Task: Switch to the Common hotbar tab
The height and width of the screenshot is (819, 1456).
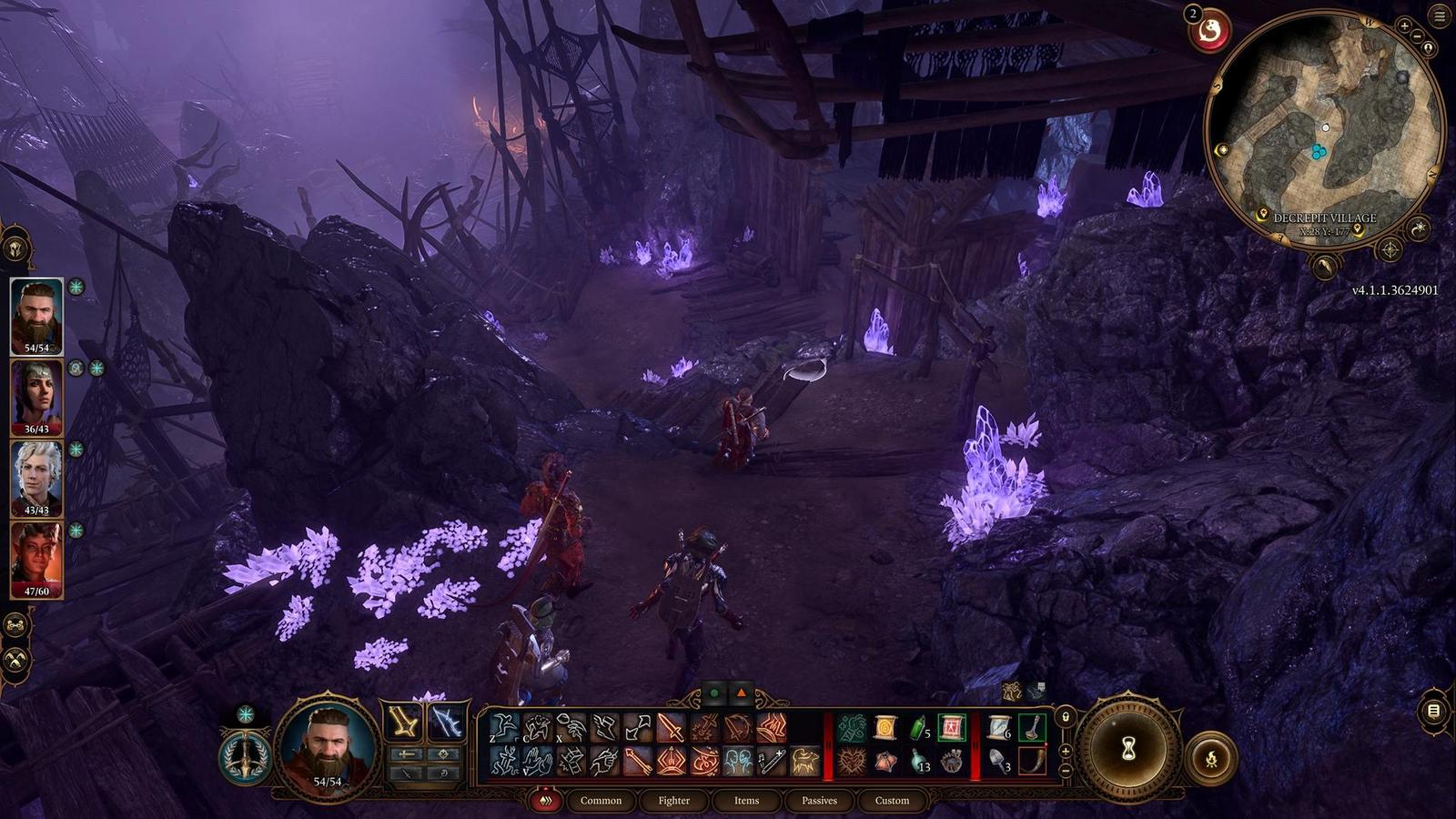Action: [x=601, y=801]
